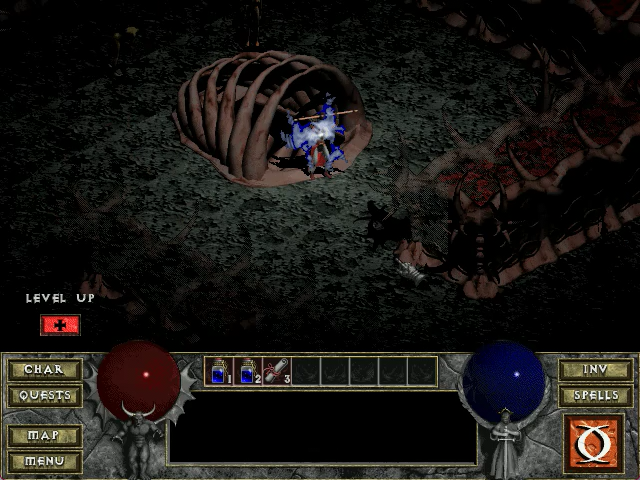Use the mana potion in belt slot 1
This screenshot has height=480, width=640.
(x=219, y=372)
